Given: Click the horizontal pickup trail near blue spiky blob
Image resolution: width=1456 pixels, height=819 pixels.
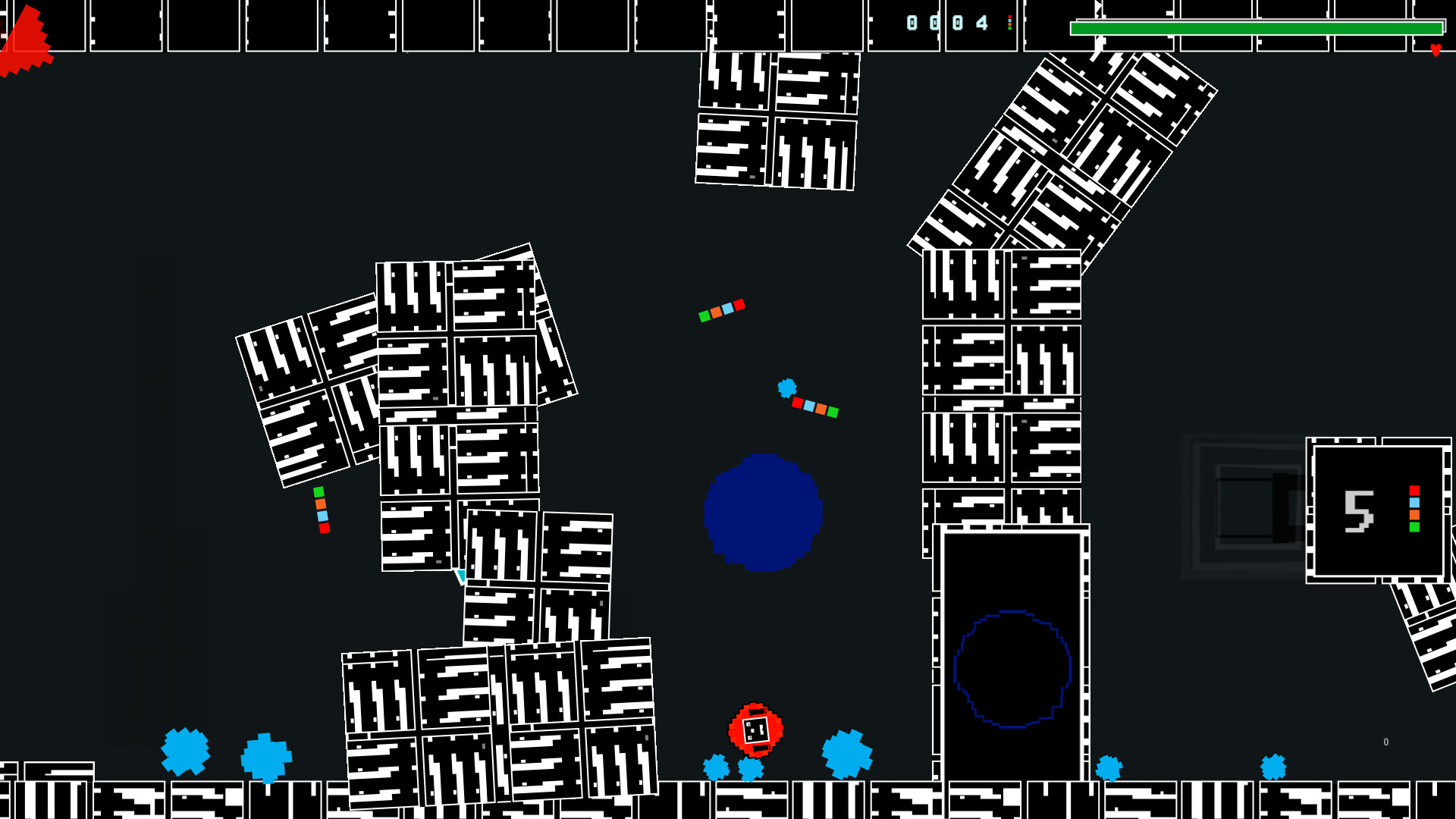Looking at the screenshot, I should [x=814, y=407].
